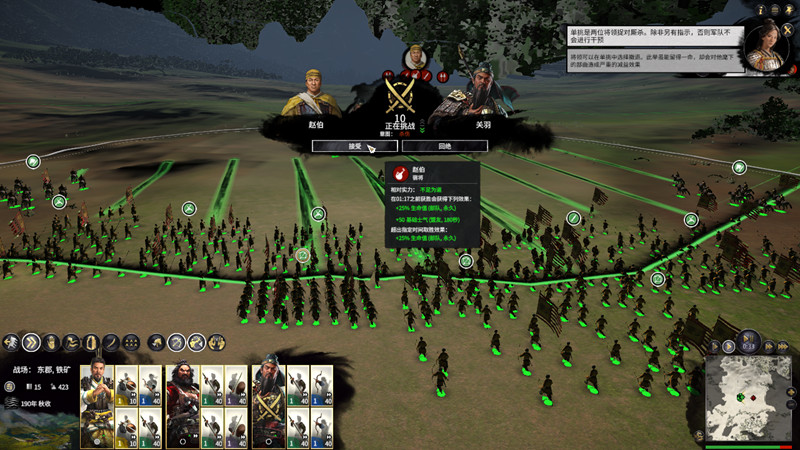800x450 pixels.
Task: Toggle the run double-chevron command
Action: pos(32,343)
